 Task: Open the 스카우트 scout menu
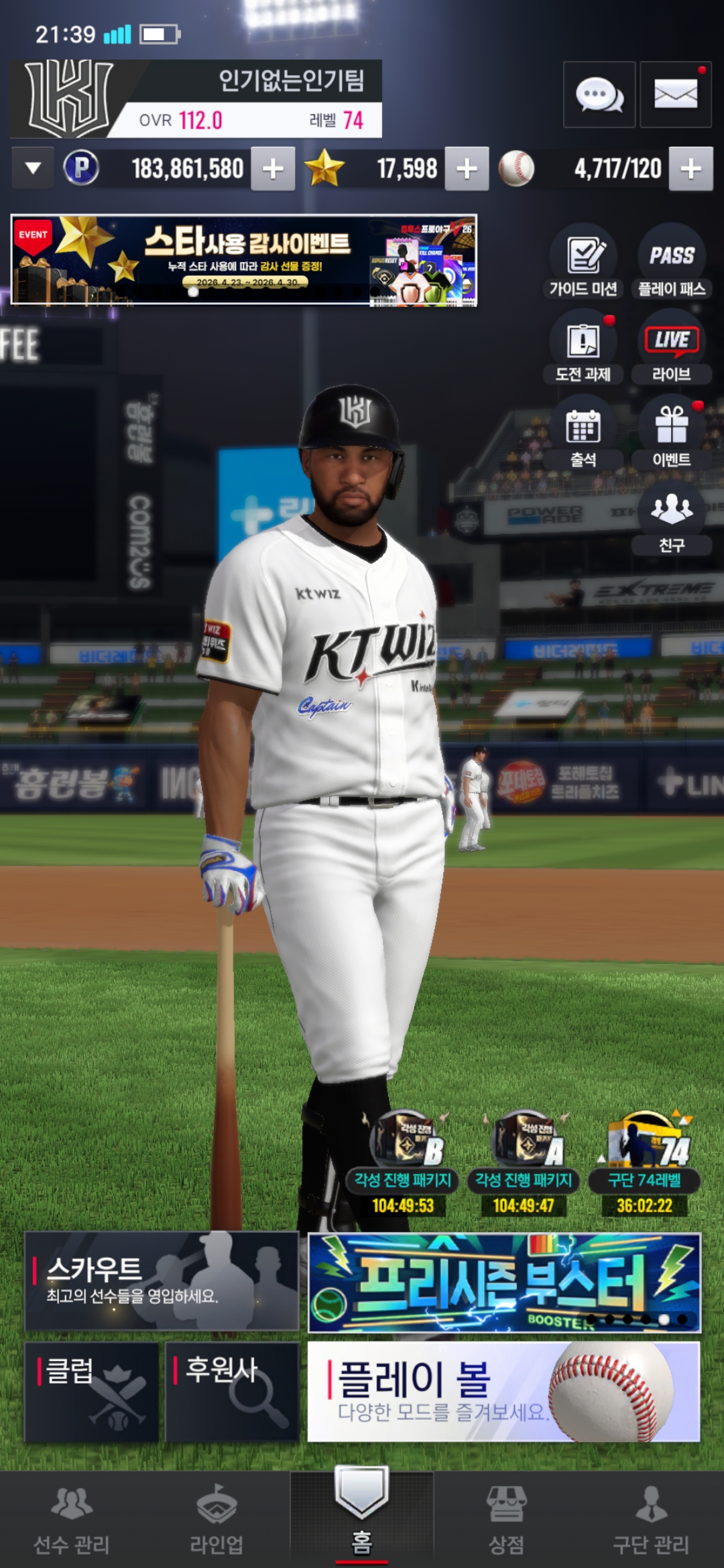162,1281
